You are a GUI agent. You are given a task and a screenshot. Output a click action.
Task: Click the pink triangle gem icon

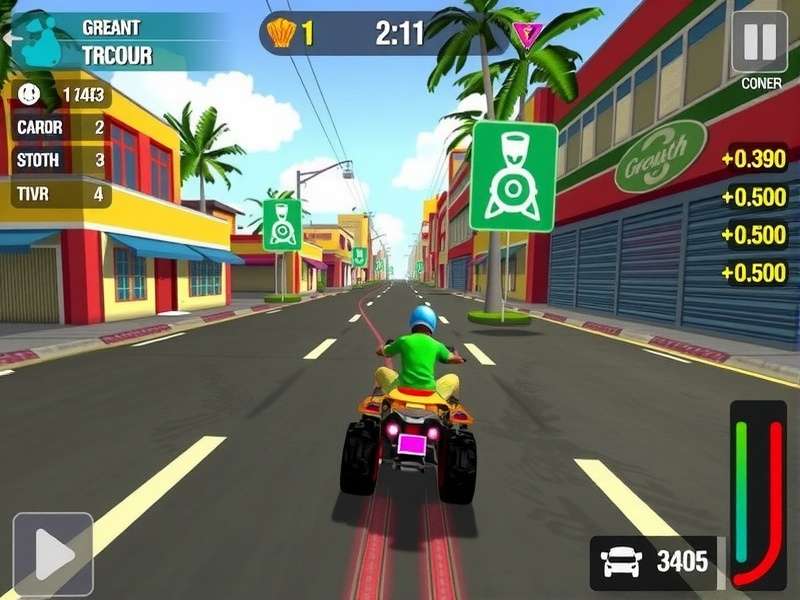(526, 35)
